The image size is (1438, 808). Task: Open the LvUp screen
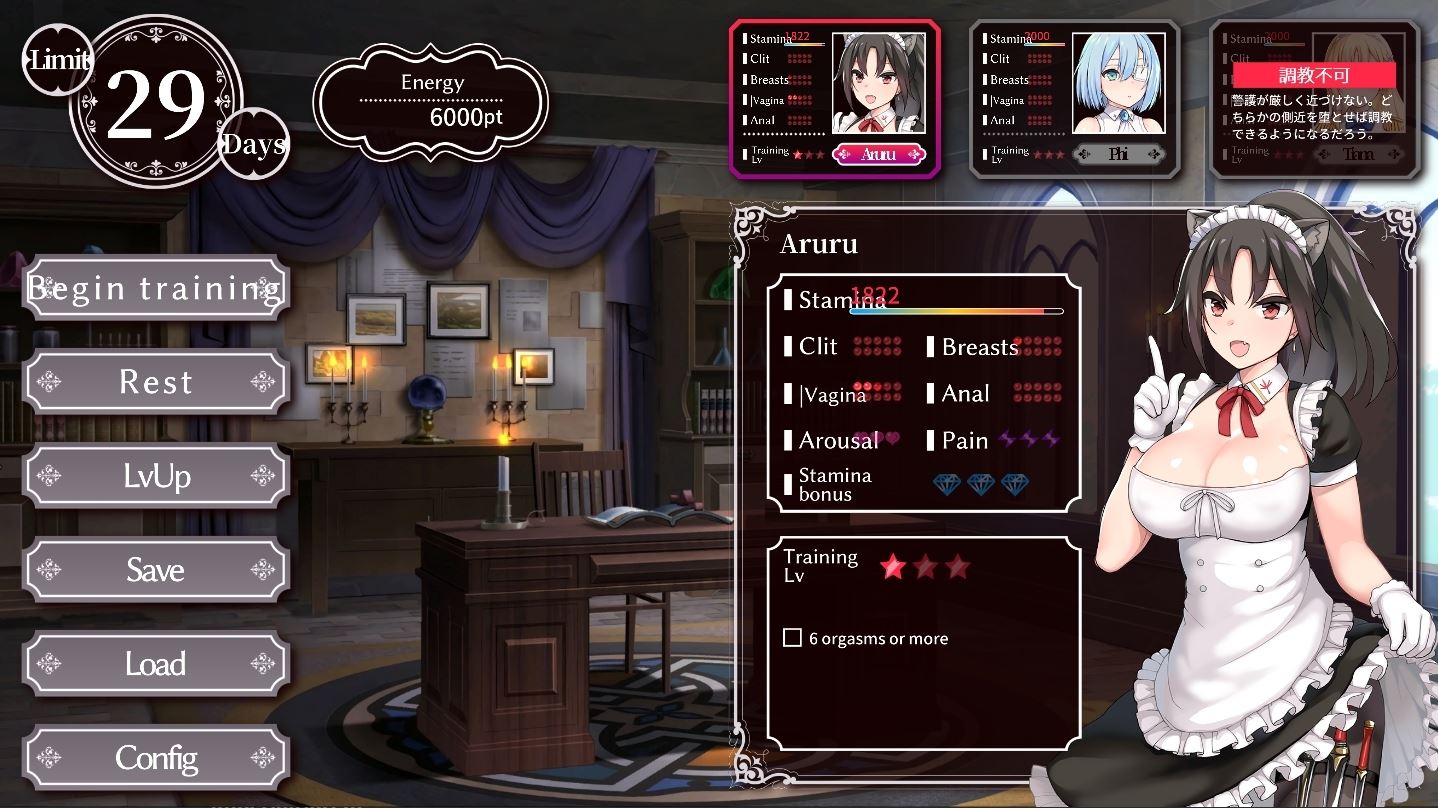click(x=155, y=476)
